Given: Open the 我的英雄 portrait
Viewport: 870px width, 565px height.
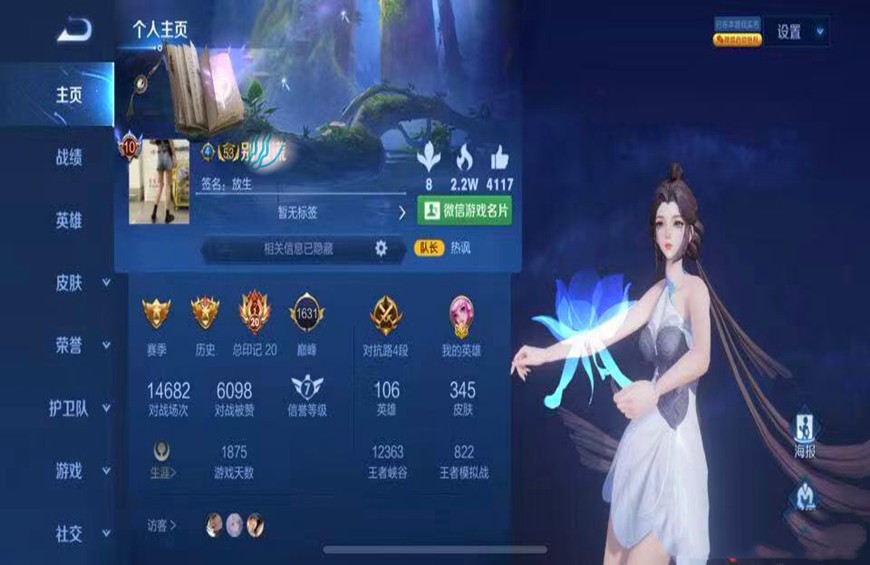Looking at the screenshot, I should coord(462,314).
